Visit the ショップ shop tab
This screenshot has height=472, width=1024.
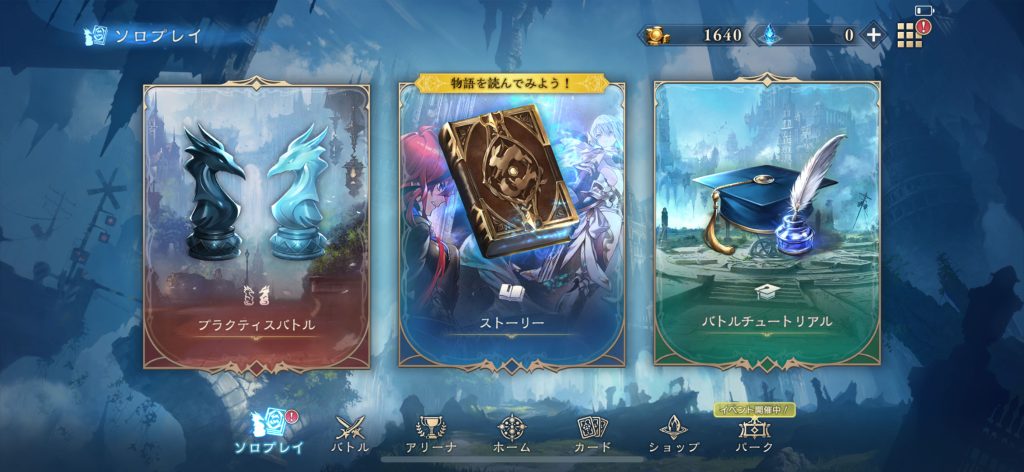point(673,434)
